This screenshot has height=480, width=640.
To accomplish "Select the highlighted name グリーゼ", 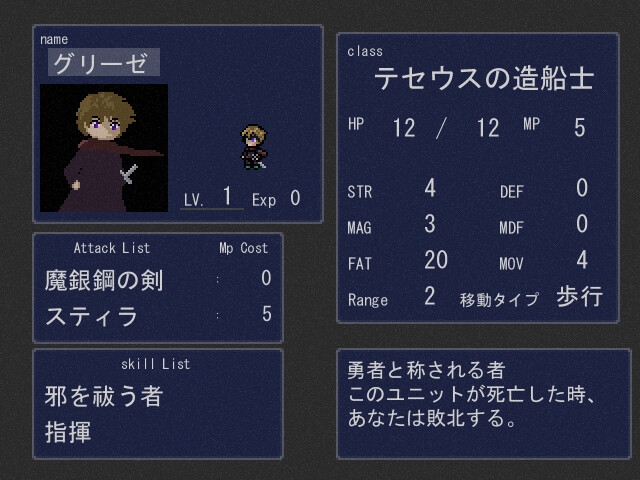I will point(103,62).
